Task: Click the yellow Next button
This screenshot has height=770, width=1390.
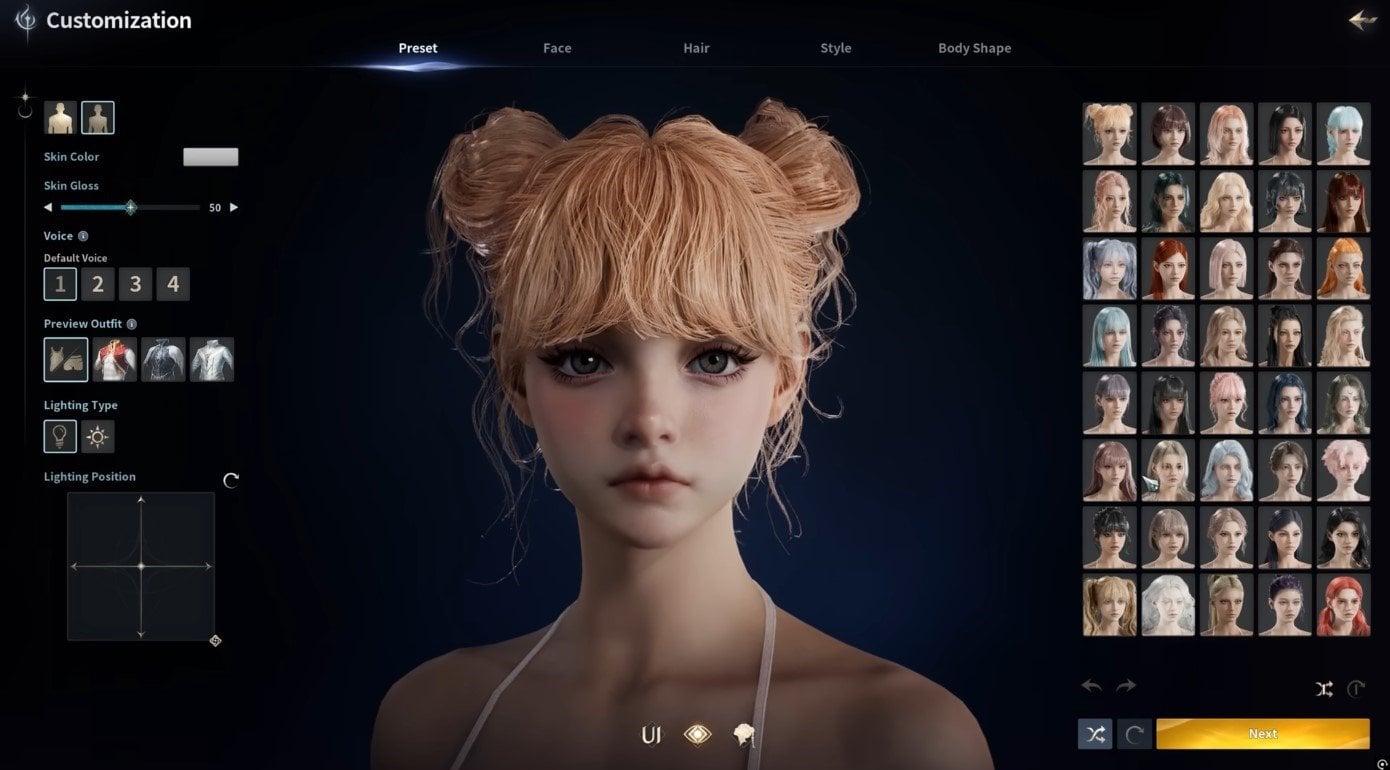Action: point(1262,734)
